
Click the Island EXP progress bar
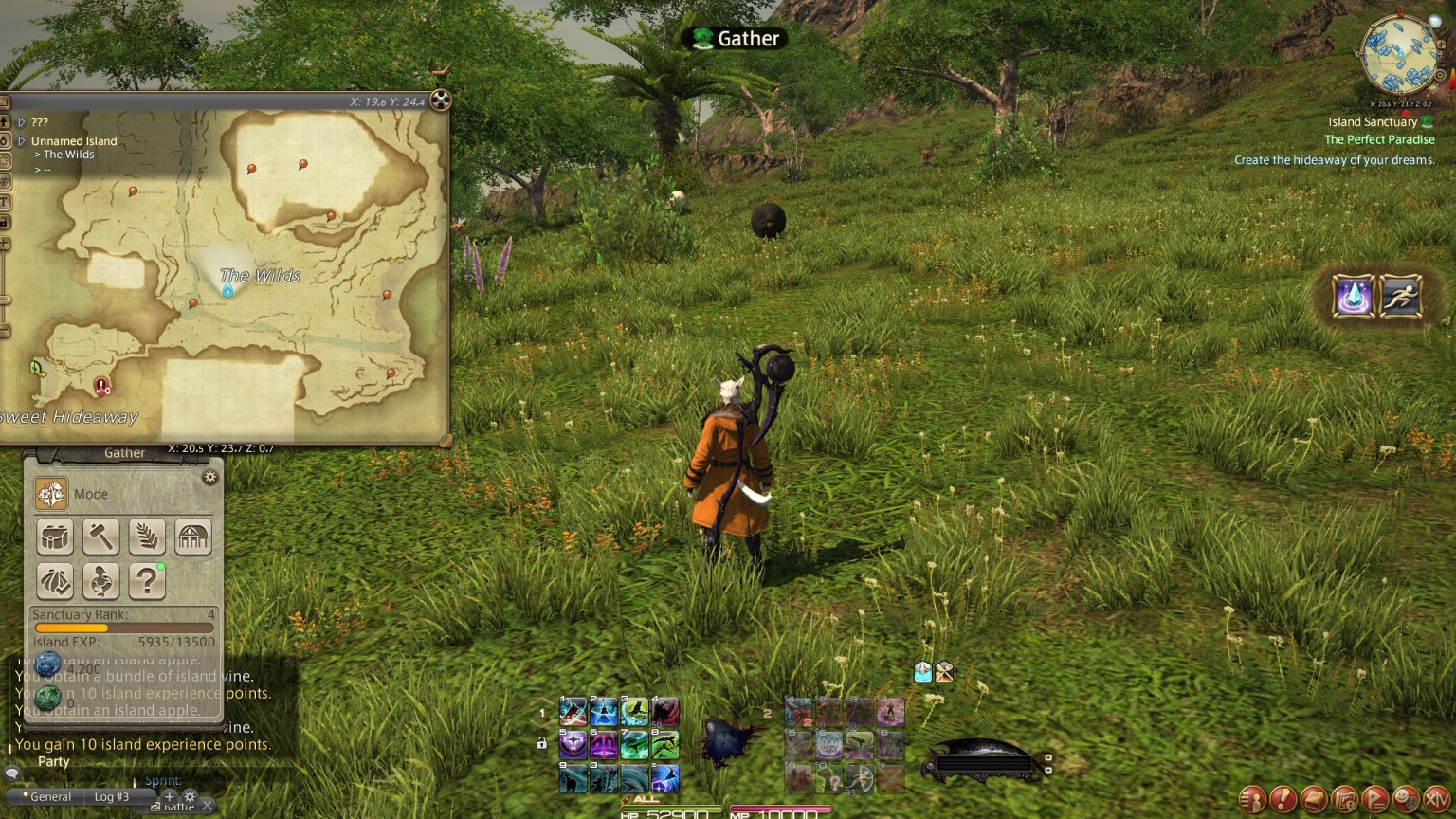point(123,629)
